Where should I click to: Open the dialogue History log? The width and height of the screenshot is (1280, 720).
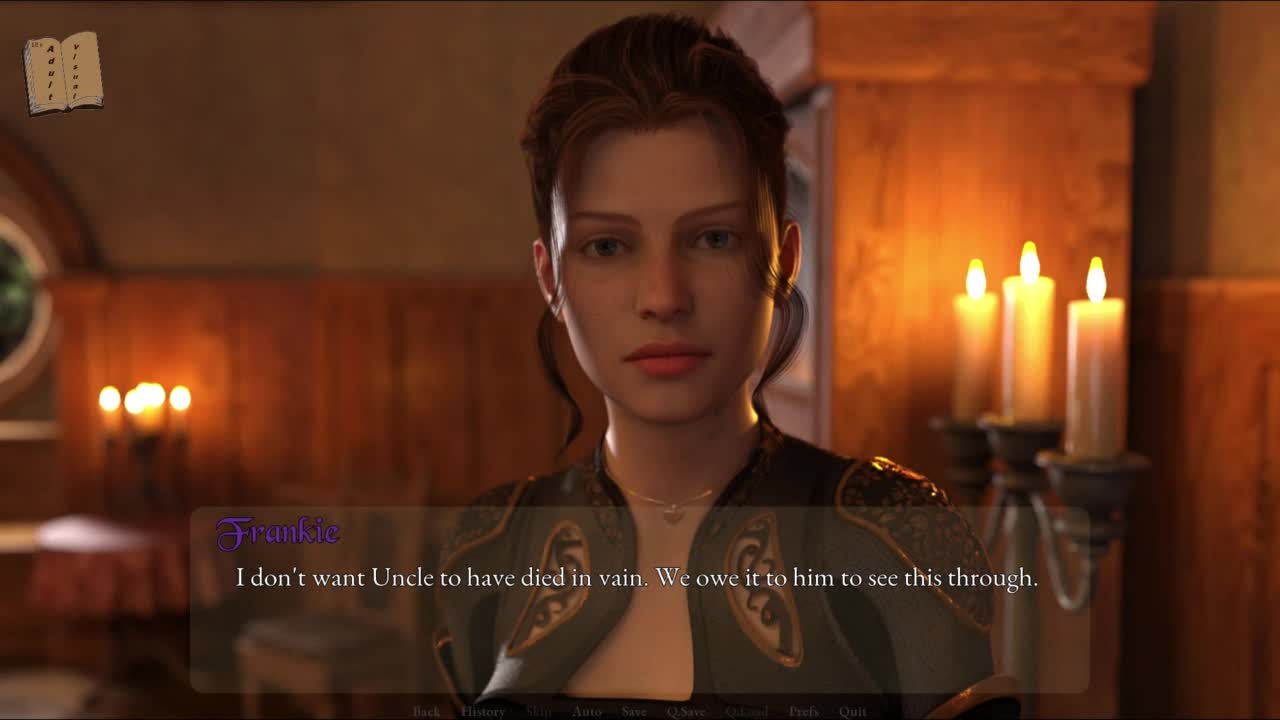(483, 712)
